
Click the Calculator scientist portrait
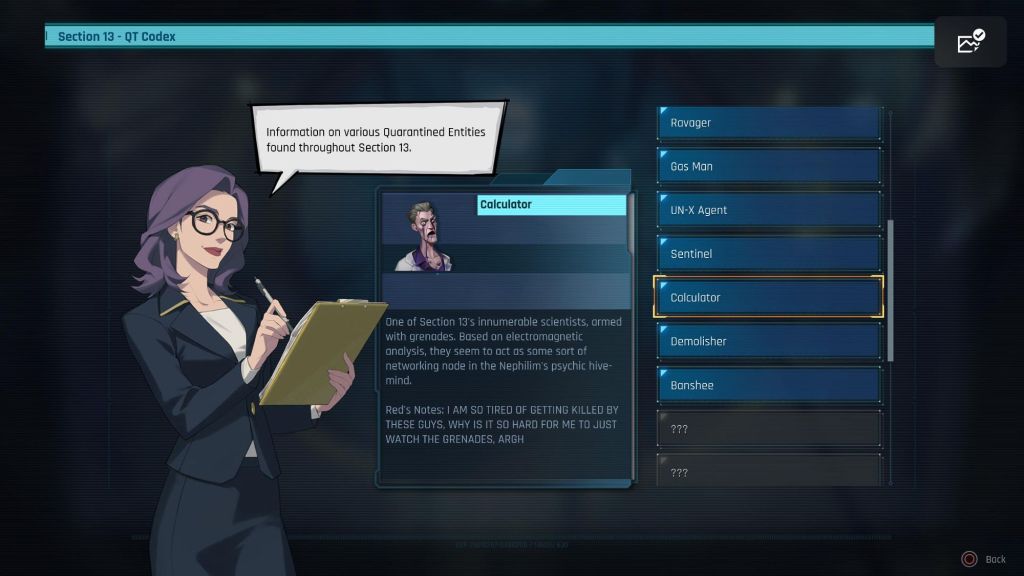click(x=427, y=236)
